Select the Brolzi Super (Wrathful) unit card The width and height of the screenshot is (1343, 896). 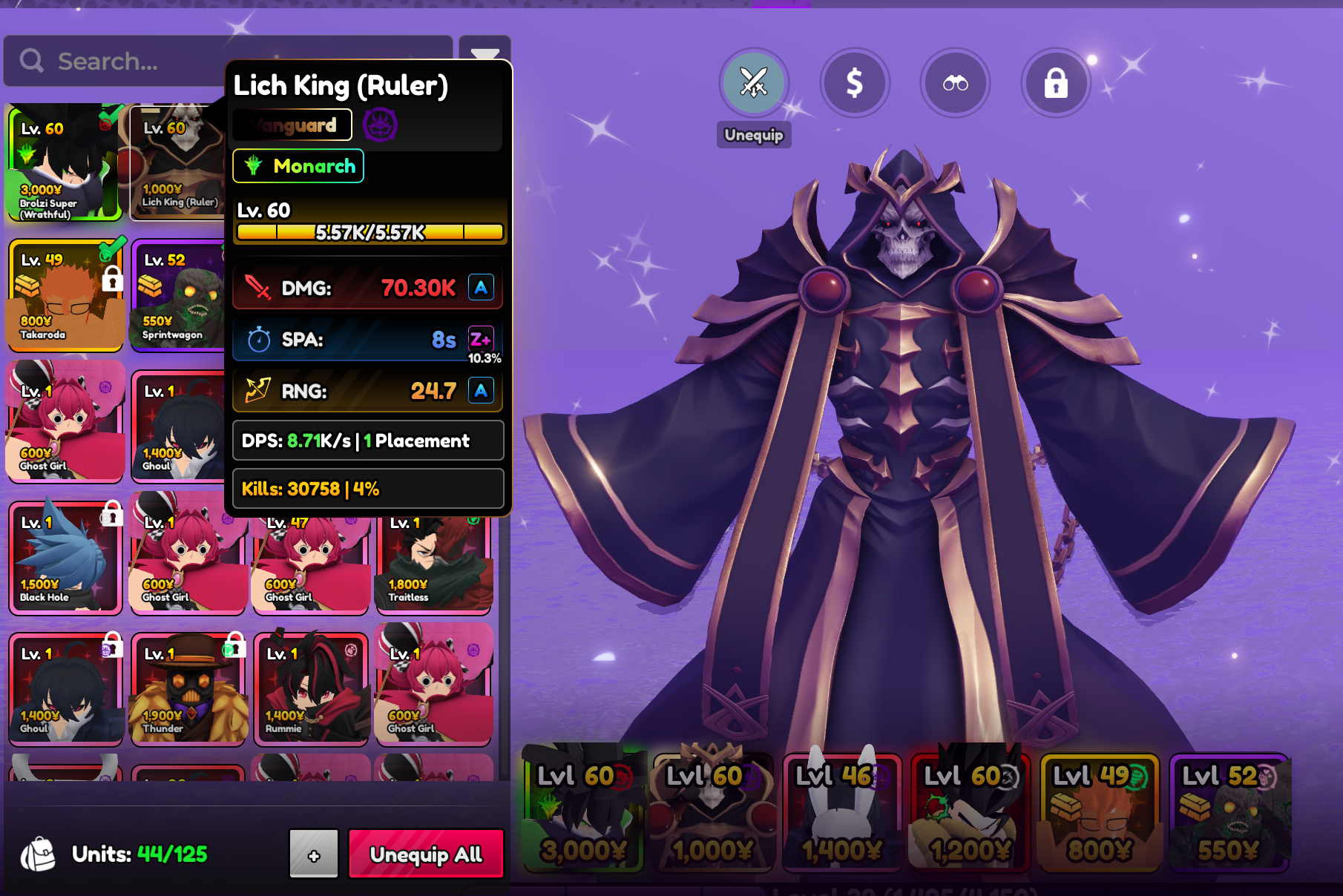(64, 163)
